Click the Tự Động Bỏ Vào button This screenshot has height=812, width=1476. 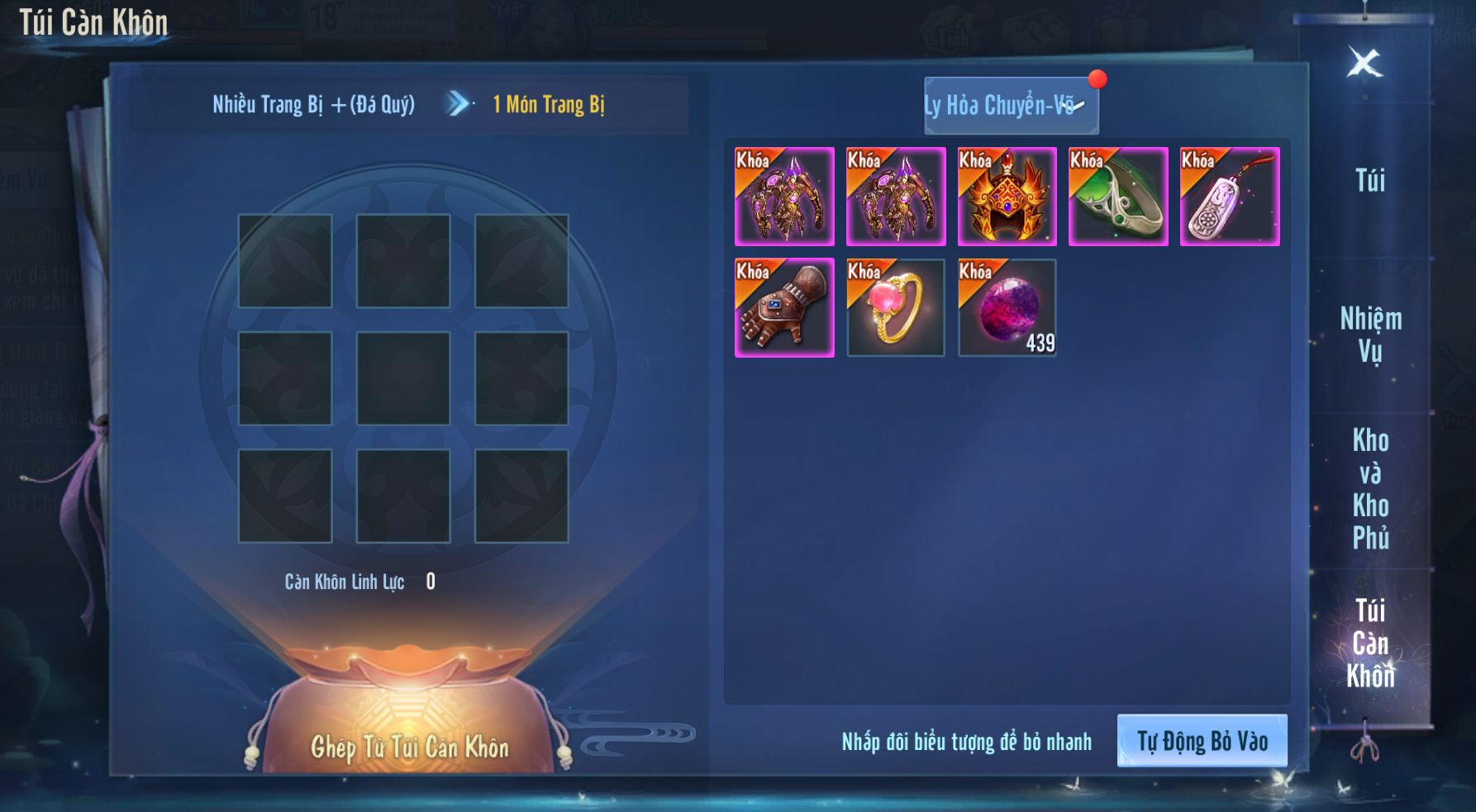pyautogui.click(x=1202, y=741)
